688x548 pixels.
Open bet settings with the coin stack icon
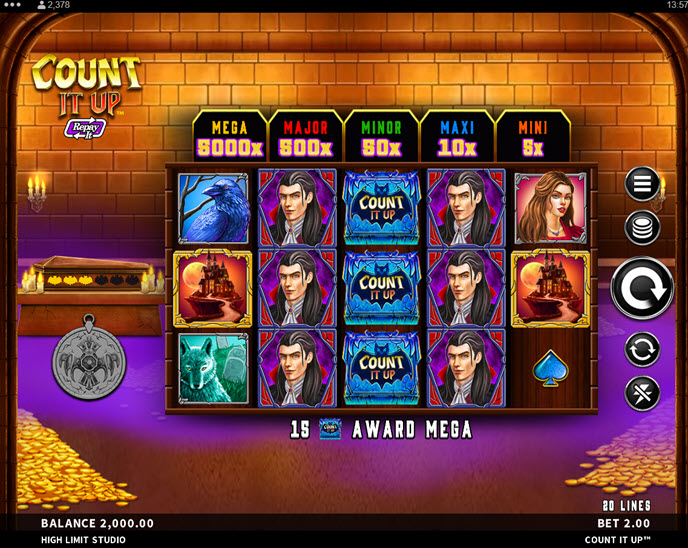pyautogui.click(x=641, y=228)
